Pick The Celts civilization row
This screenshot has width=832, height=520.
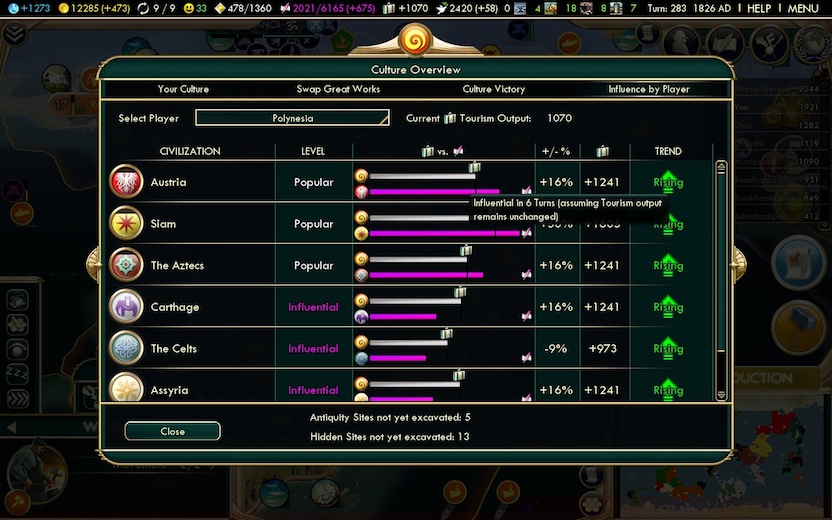(x=173, y=349)
